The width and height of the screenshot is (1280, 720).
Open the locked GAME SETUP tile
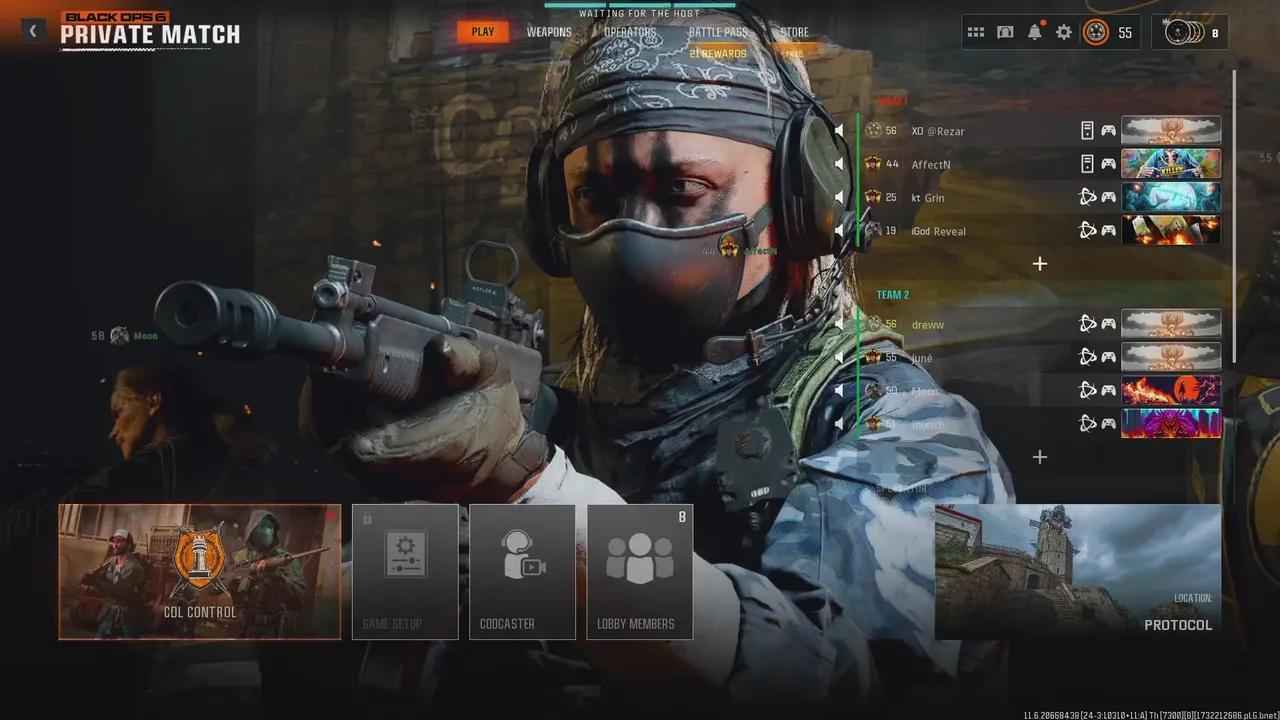click(x=404, y=570)
